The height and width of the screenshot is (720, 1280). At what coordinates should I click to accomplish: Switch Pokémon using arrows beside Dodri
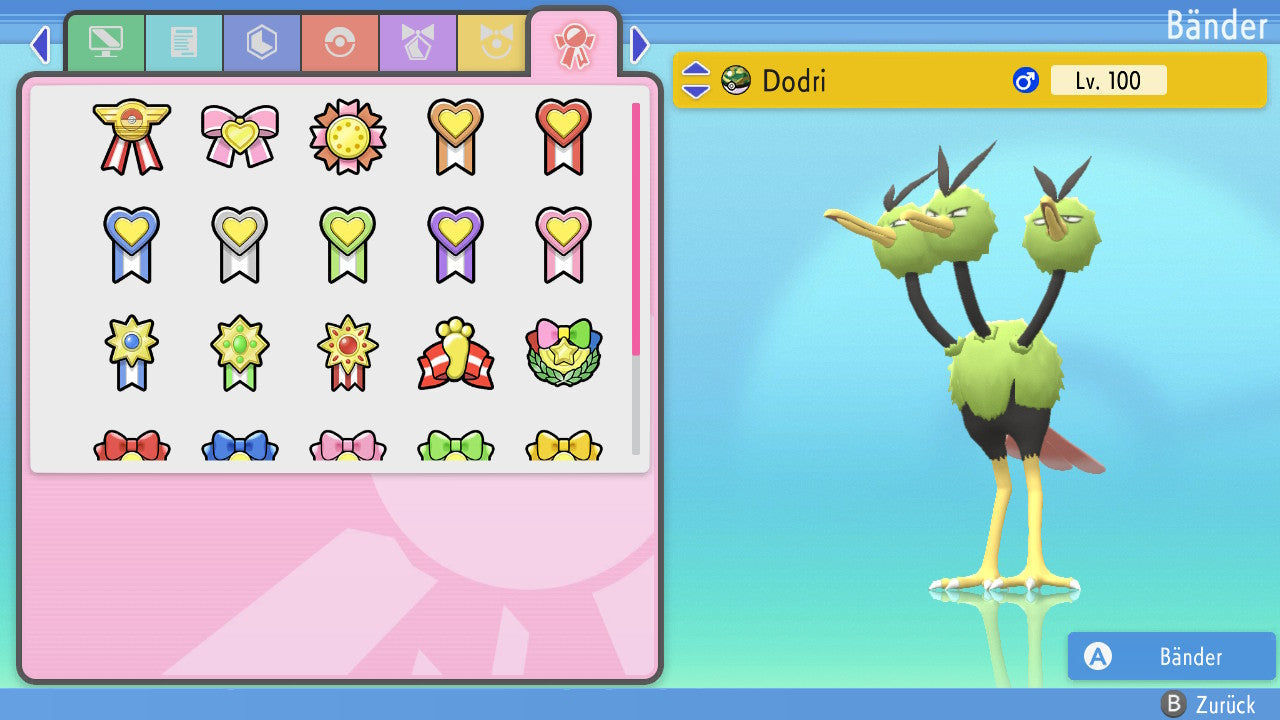696,80
